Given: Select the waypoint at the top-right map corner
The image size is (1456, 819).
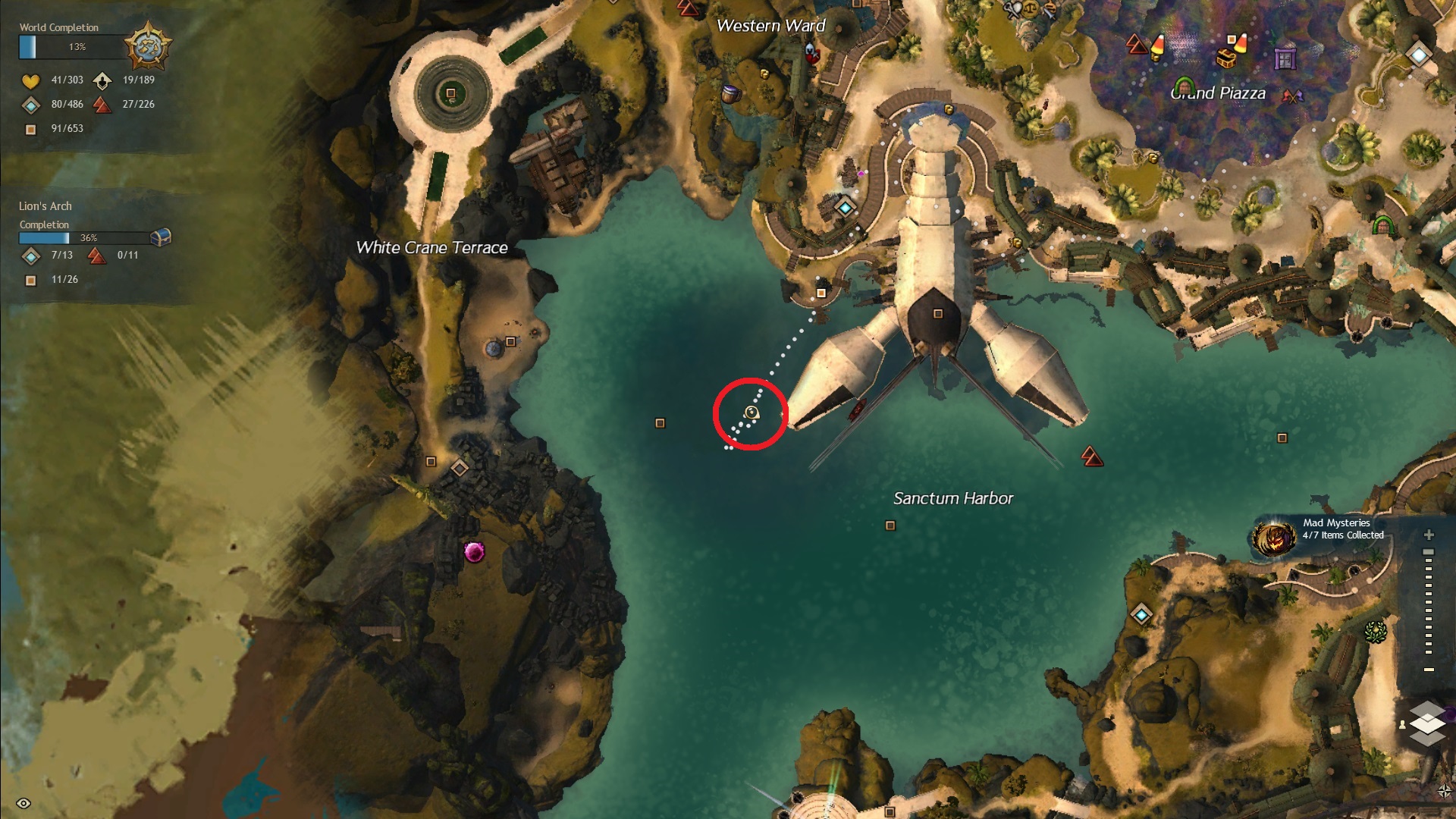Looking at the screenshot, I should click(x=1418, y=55).
